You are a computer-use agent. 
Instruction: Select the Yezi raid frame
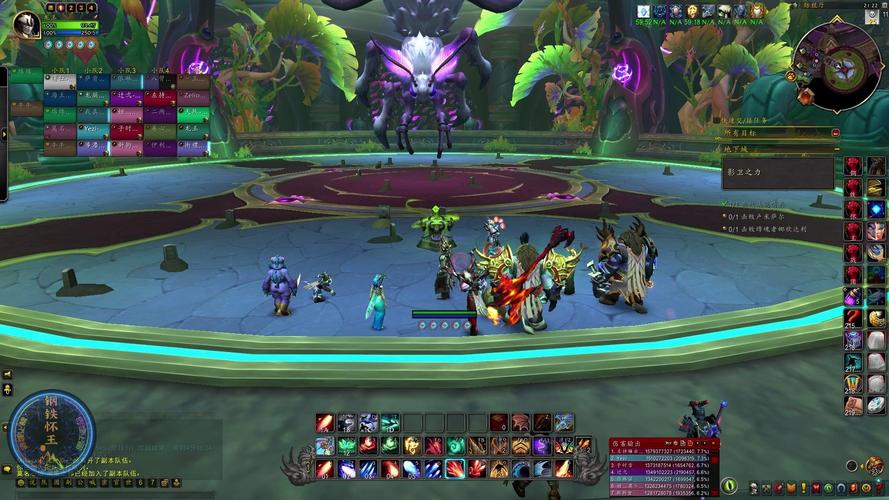(x=92, y=130)
